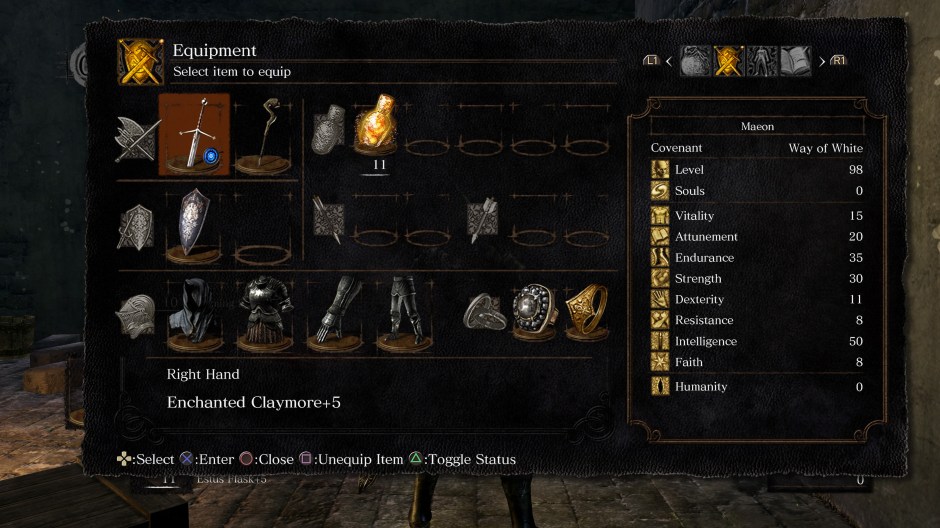Switch to the Inventory pouch tab
940x528 pixels.
[696, 62]
